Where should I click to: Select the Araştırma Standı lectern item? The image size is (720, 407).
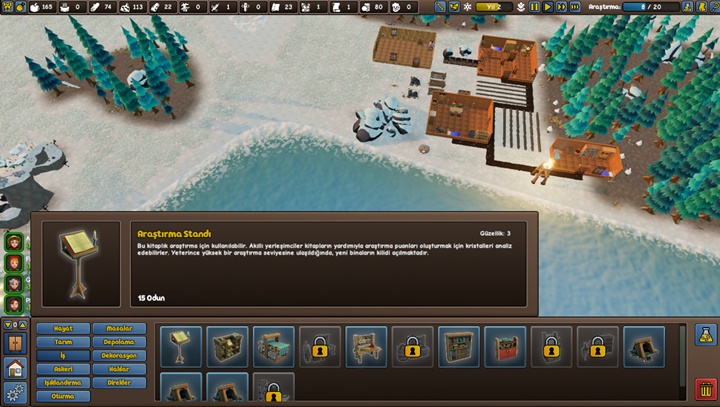[x=180, y=346]
